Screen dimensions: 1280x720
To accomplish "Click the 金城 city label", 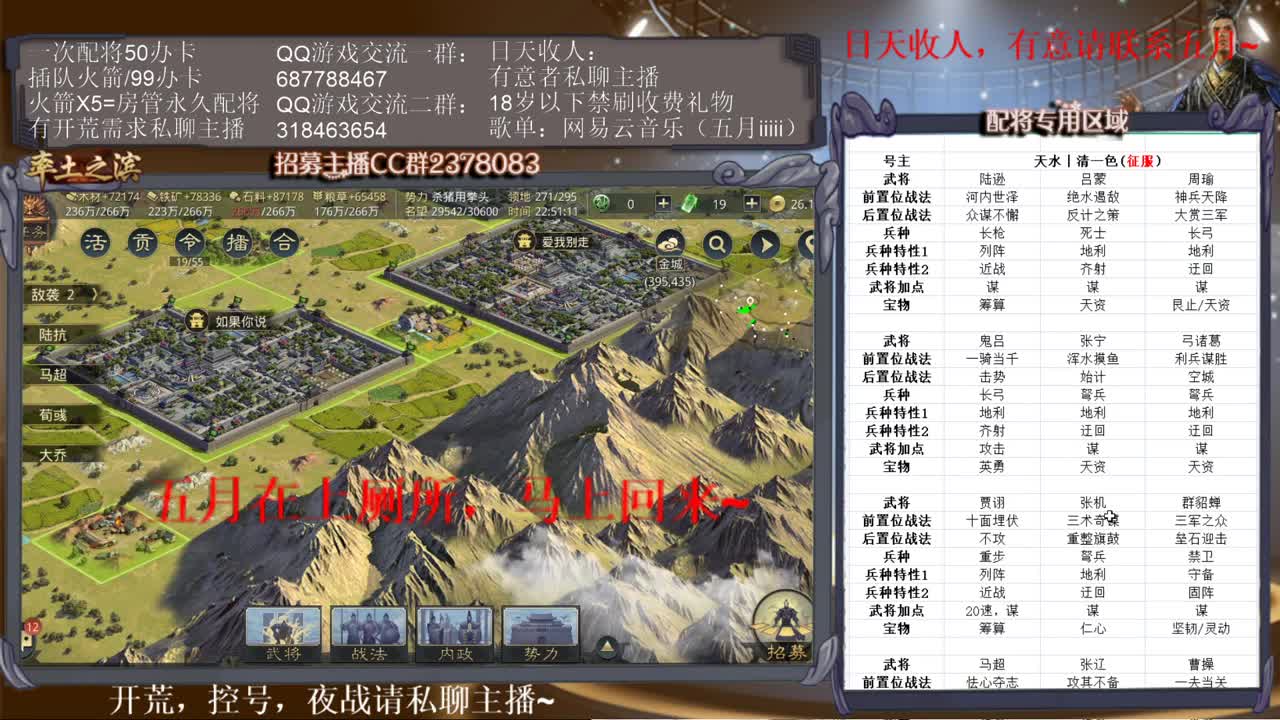I will [670, 263].
